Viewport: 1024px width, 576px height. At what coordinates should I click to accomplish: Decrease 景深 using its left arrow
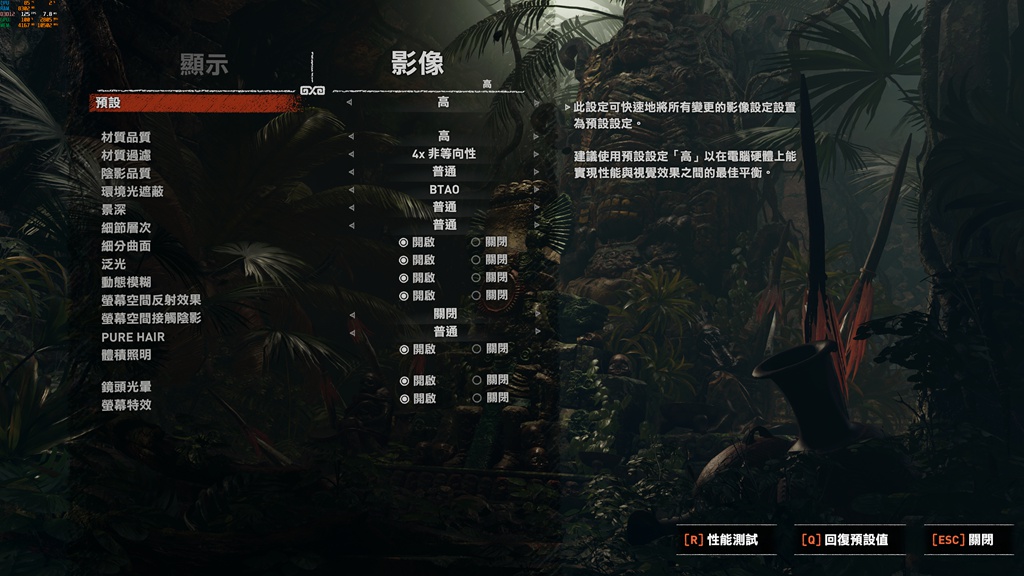point(350,207)
